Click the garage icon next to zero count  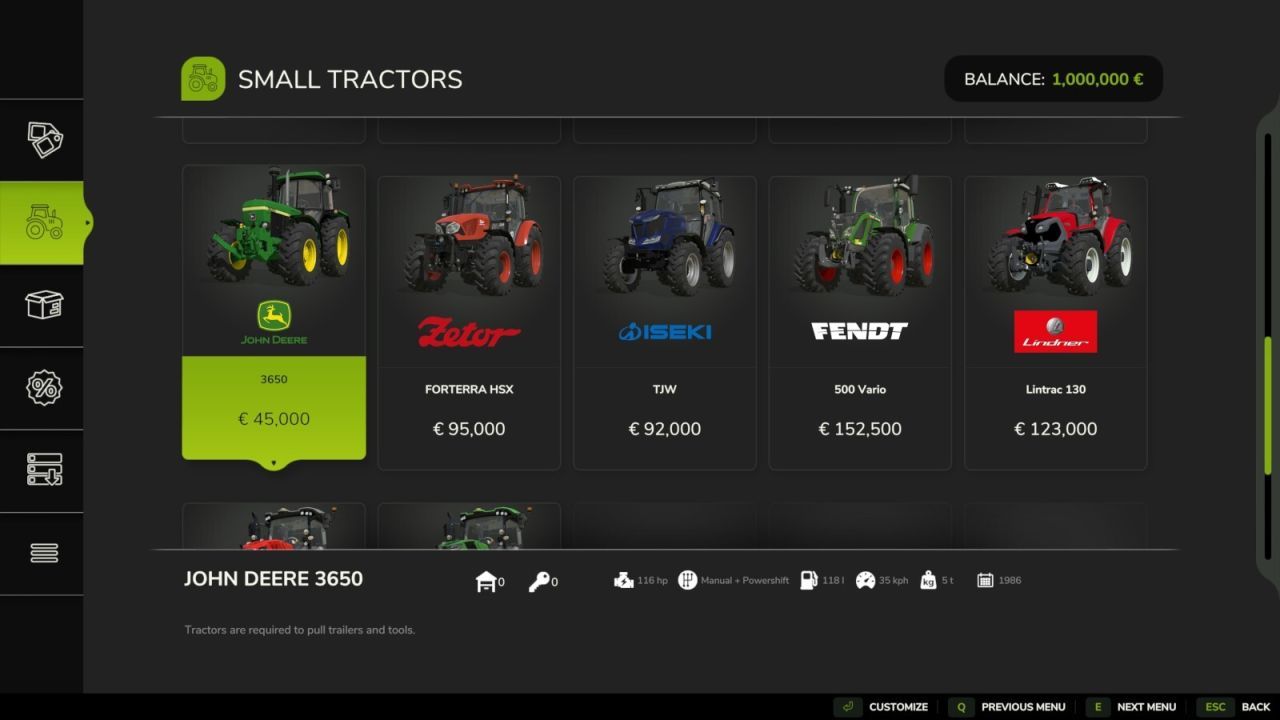[487, 579]
